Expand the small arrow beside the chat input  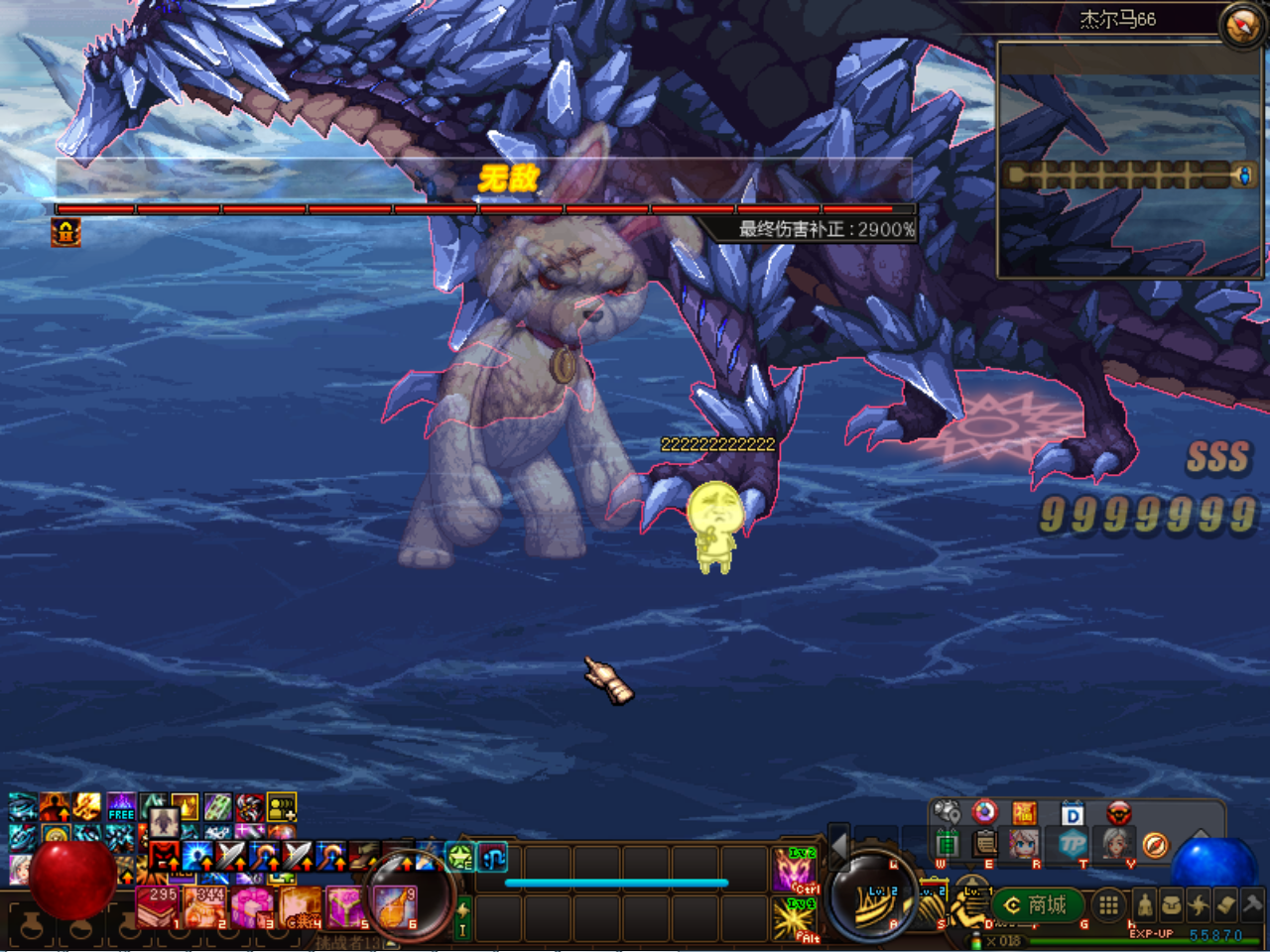pos(388,942)
